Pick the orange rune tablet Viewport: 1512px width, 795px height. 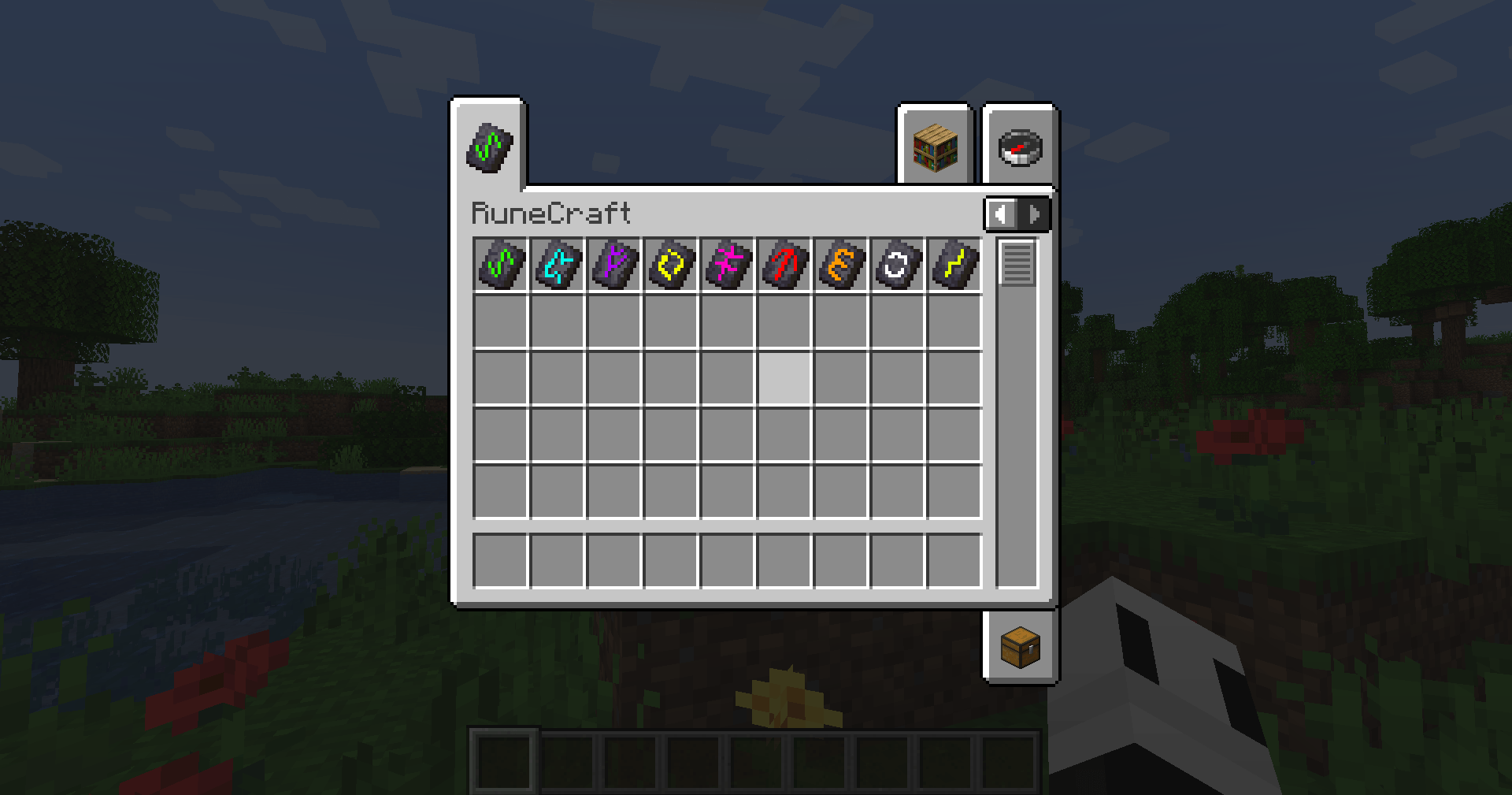click(x=841, y=265)
